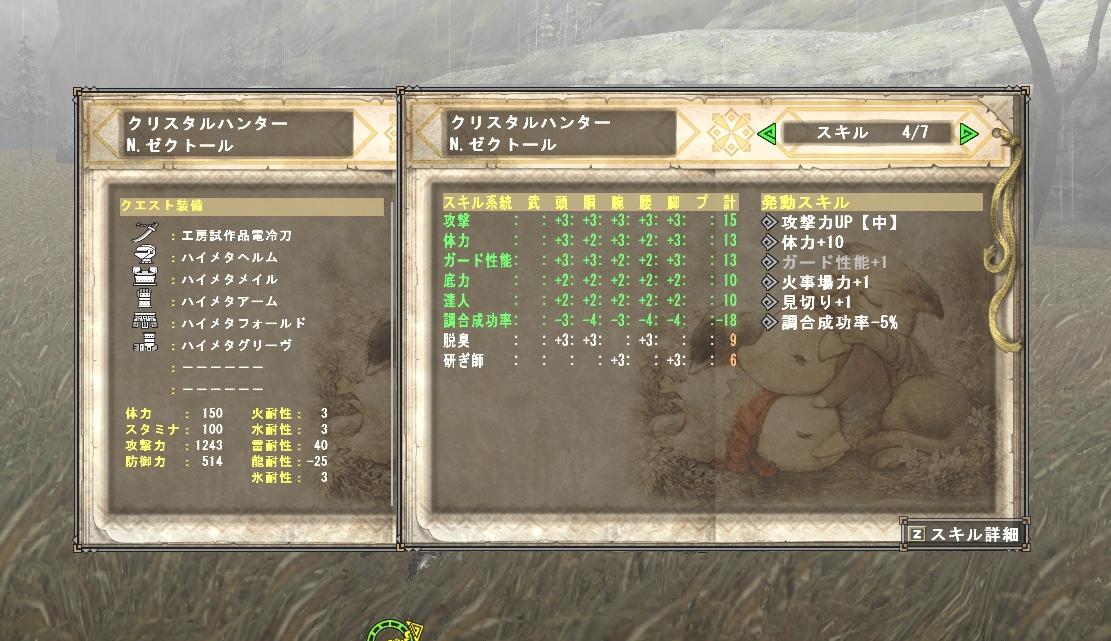Open スキル詳細 skill details
This screenshot has height=641, width=1111.
[x=965, y=534]
